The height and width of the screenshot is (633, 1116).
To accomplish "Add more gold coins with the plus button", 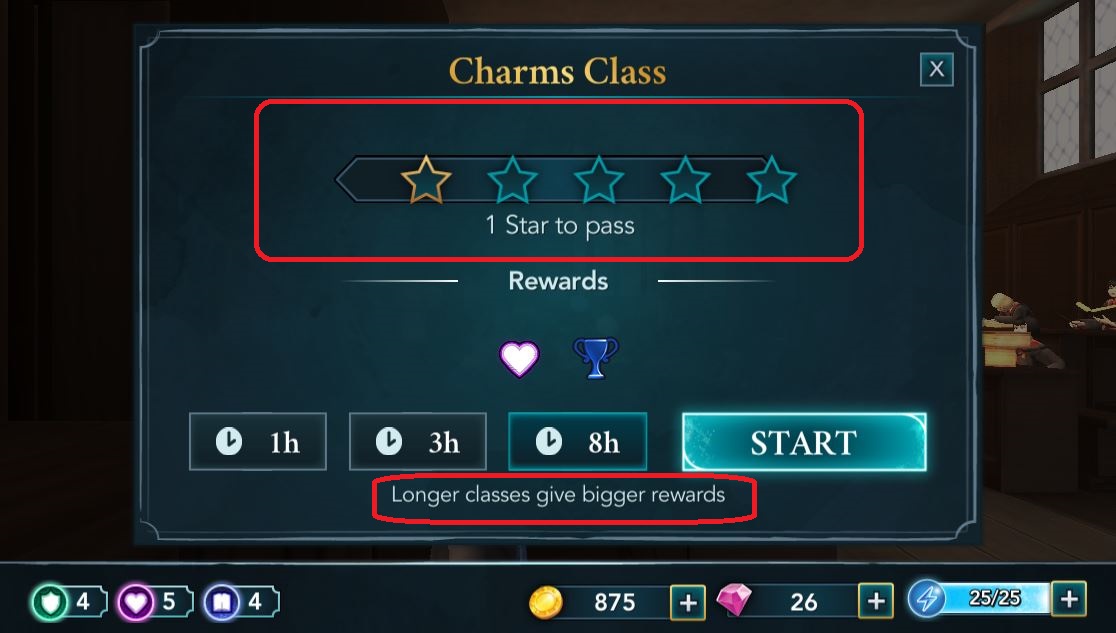I will click(x=687, y=601).
